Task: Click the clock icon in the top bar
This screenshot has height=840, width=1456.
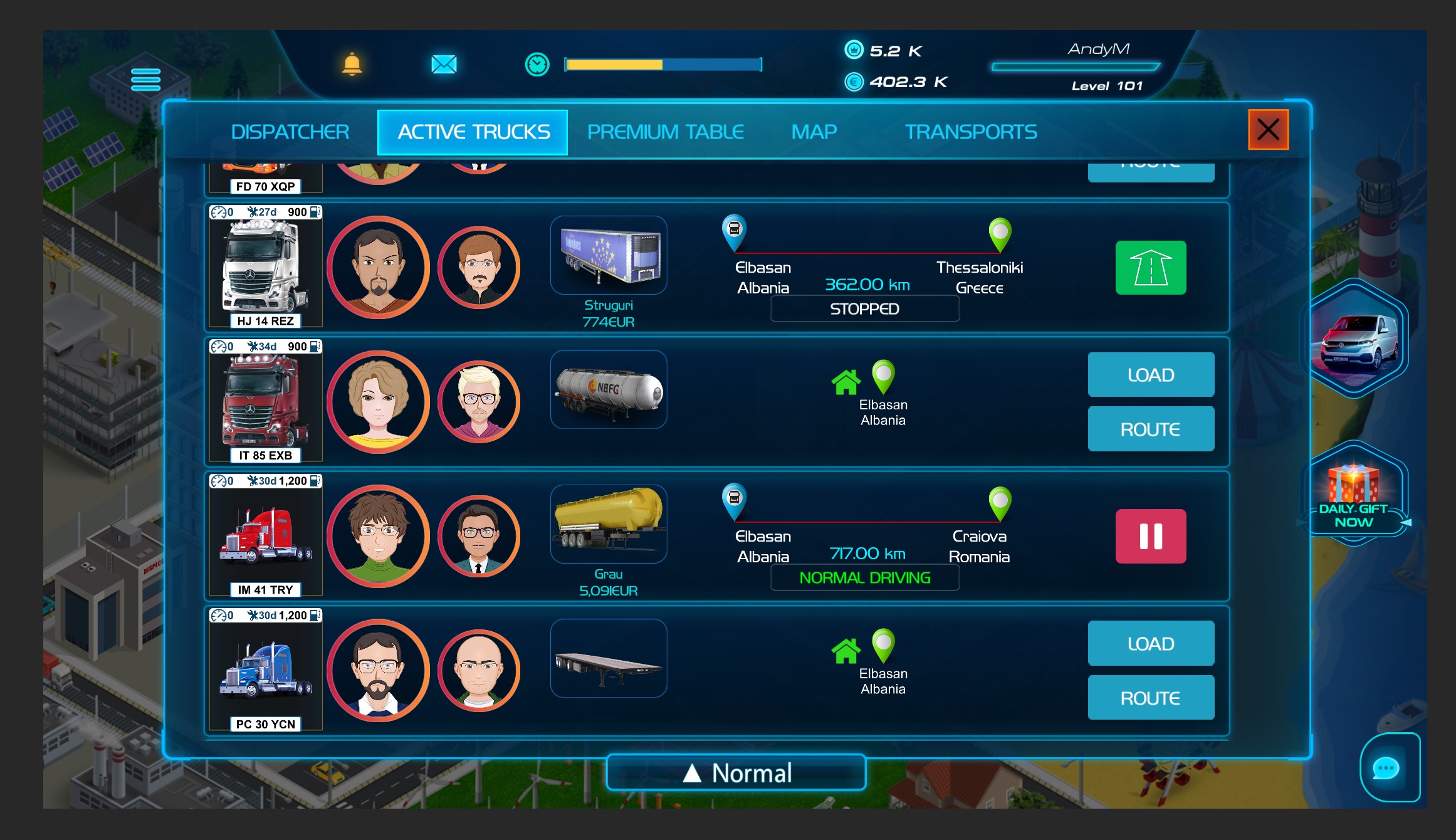Action: (x=537, y=63)
